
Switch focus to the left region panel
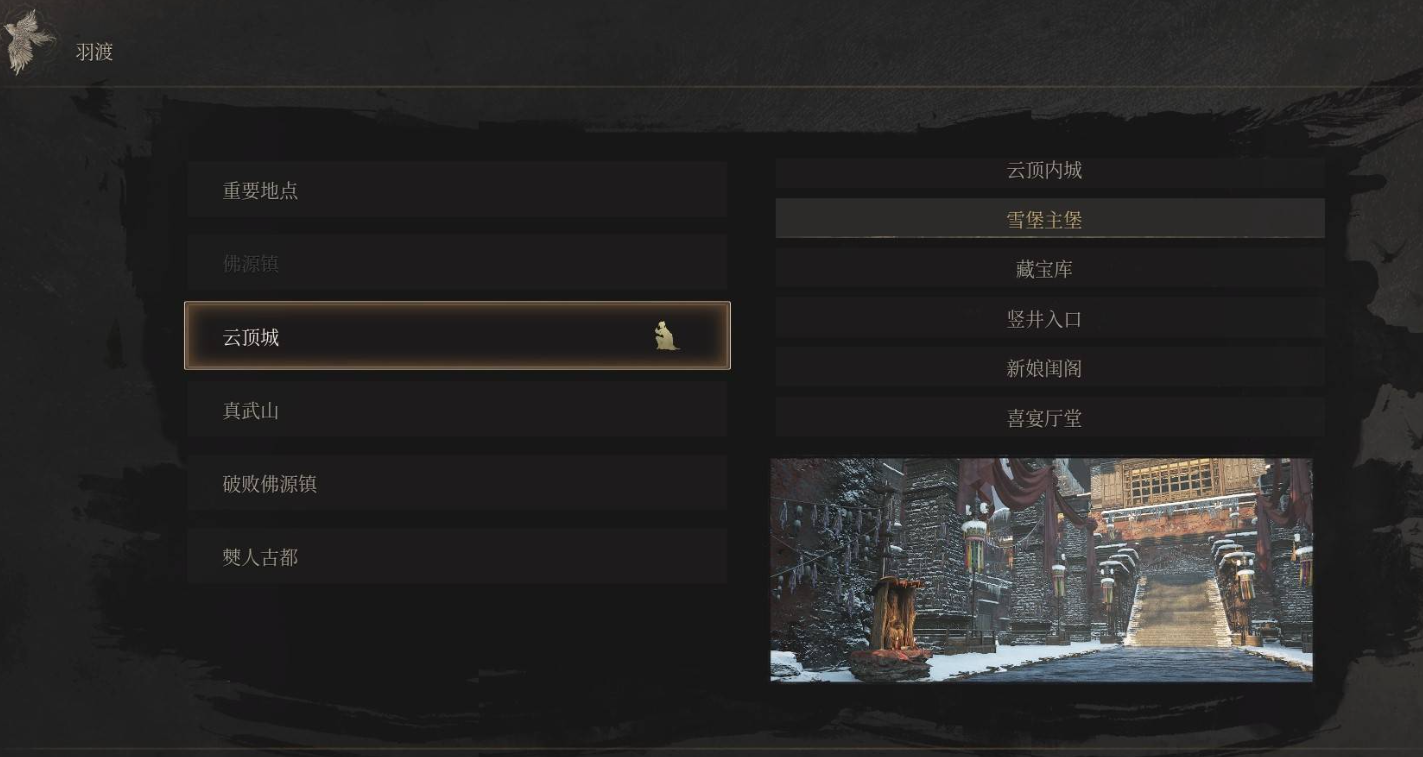(457, 337)
